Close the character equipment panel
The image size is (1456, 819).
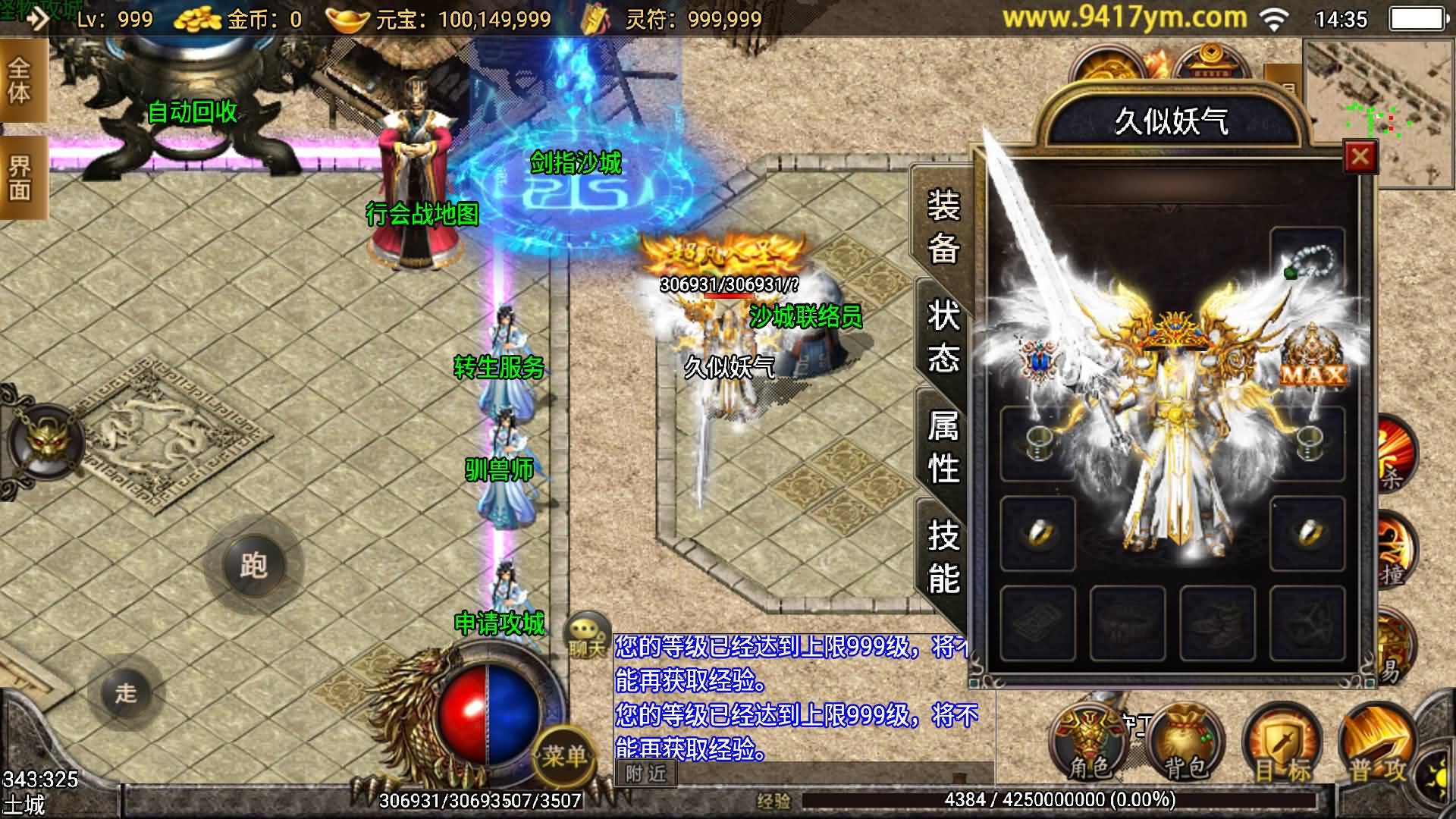pyautogui.click(x=1360, y=157)
